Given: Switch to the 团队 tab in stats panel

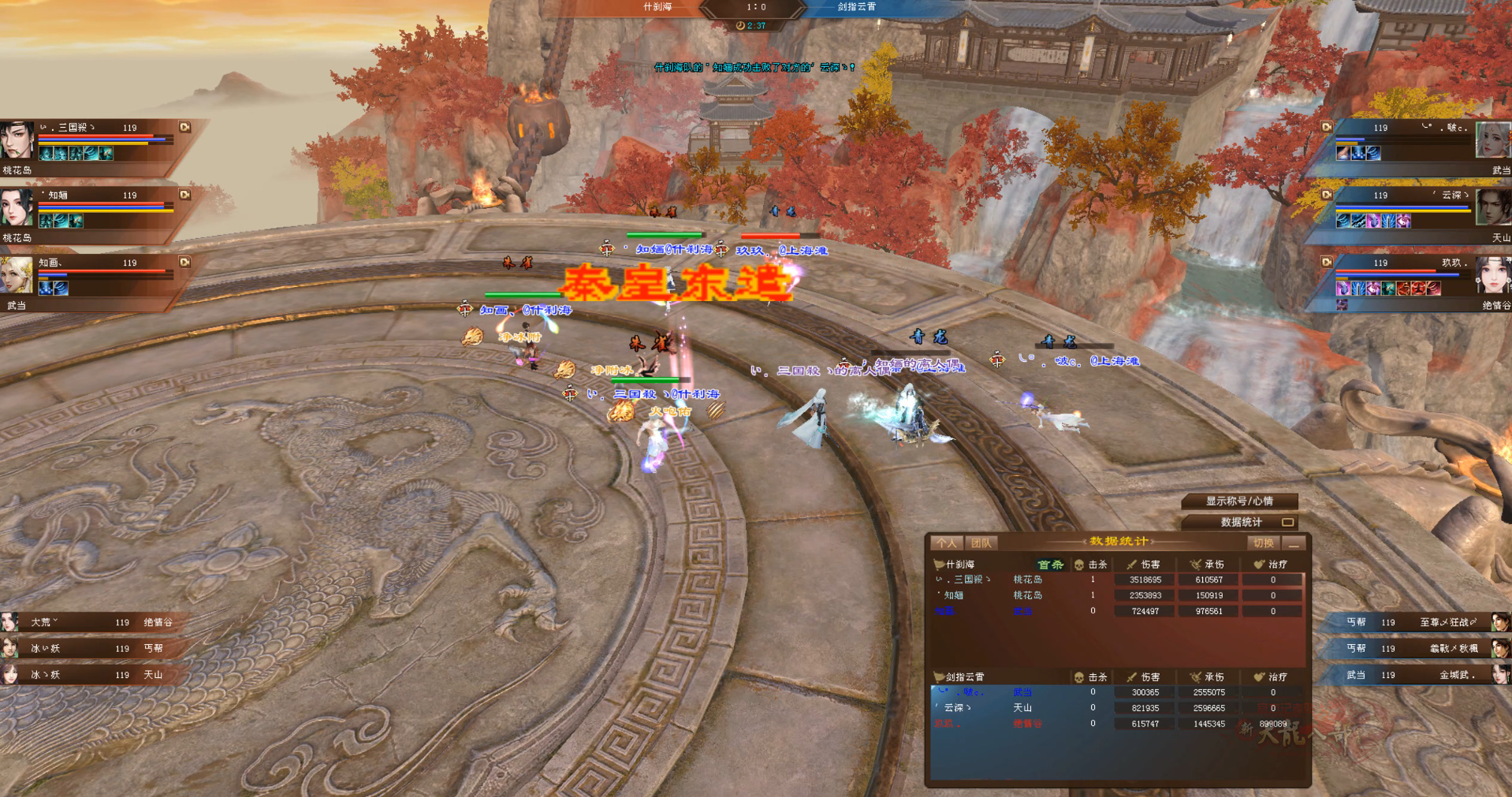Looking at the screenshot, I should pyautogui.click(x=980, y=543).
